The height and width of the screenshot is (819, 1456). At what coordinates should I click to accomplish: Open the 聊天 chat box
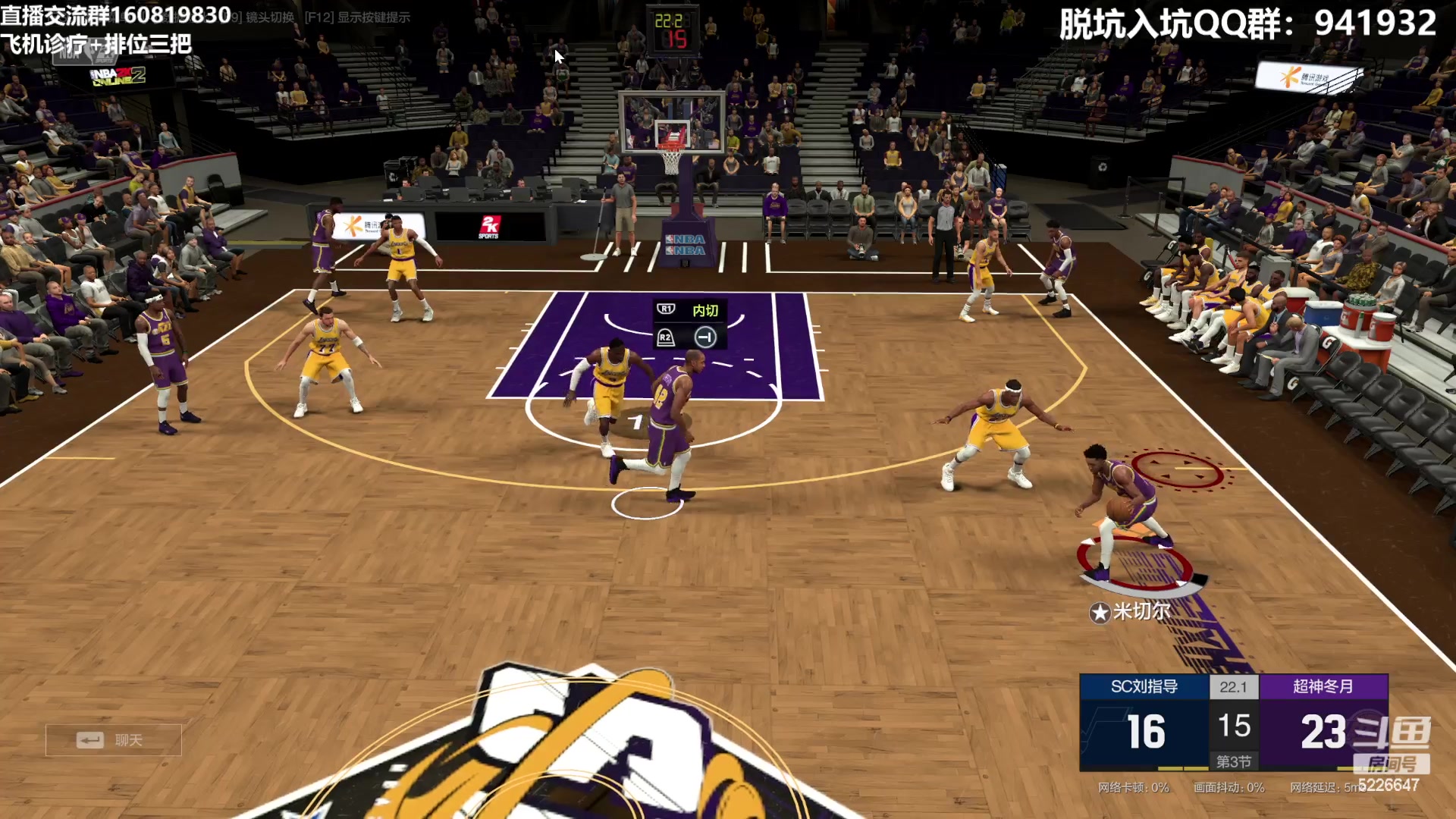[x=114, y=740]
